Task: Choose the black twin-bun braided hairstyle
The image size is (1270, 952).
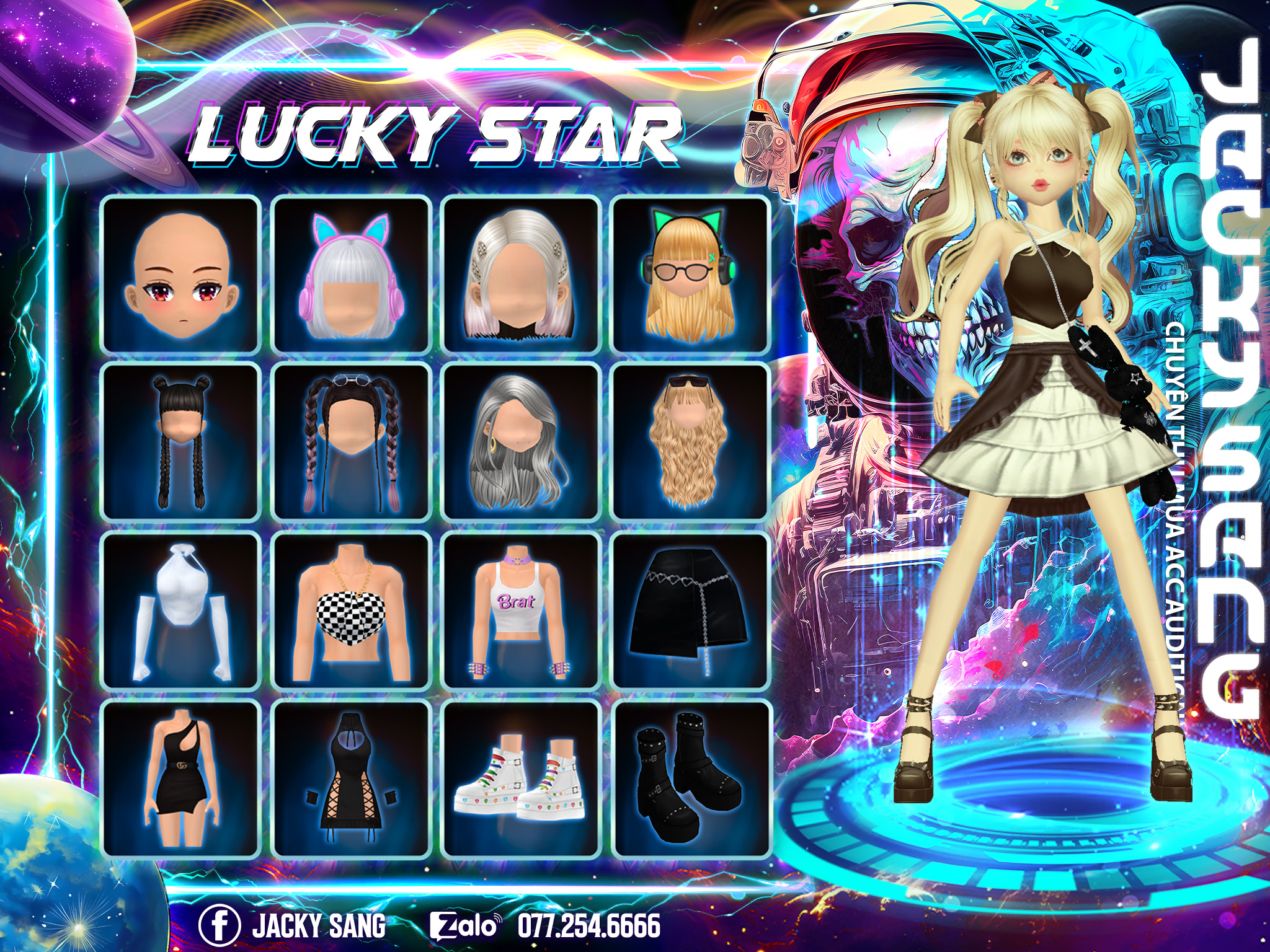Action: (x=180, y=443)
